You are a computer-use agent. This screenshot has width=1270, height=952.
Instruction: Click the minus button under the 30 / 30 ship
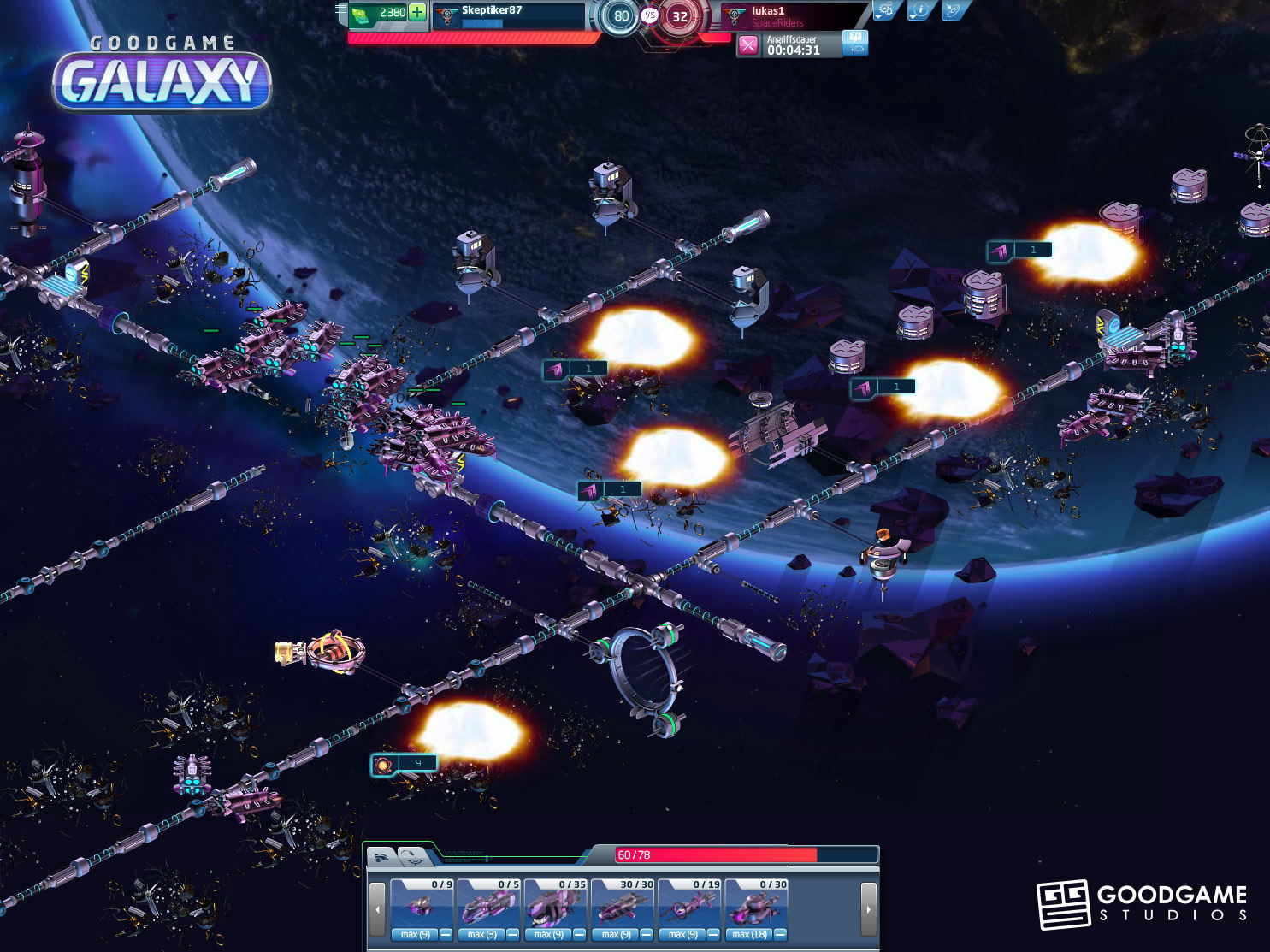click(x=646, y=935)
